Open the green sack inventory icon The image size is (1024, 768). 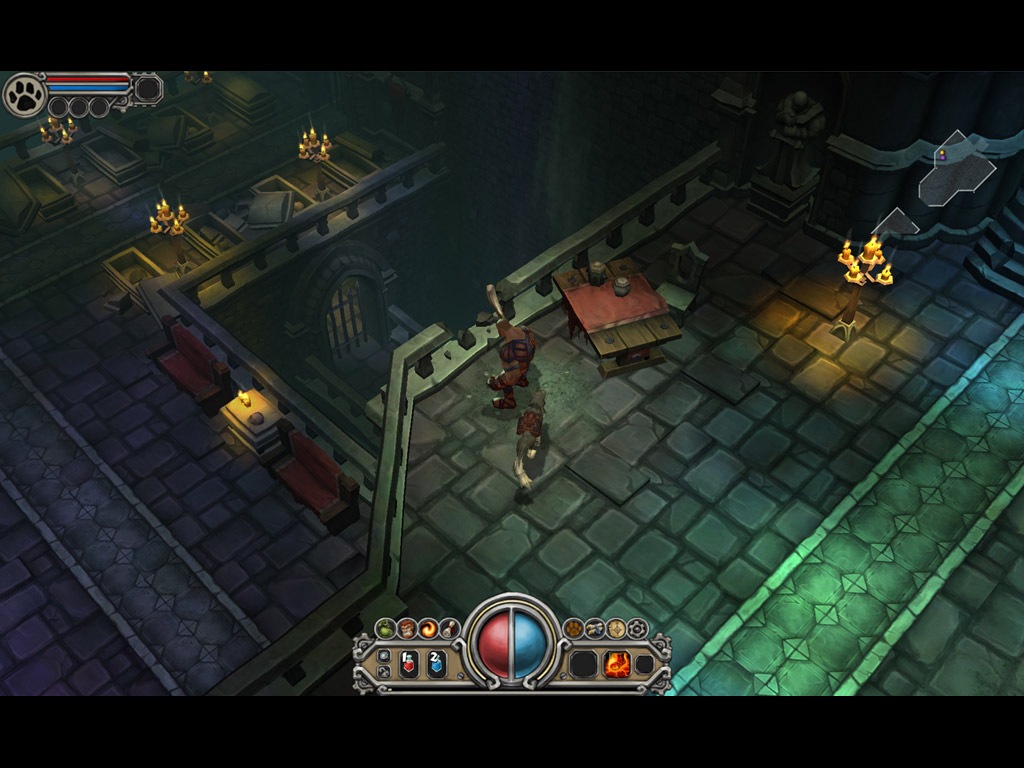tap(386, 629)
